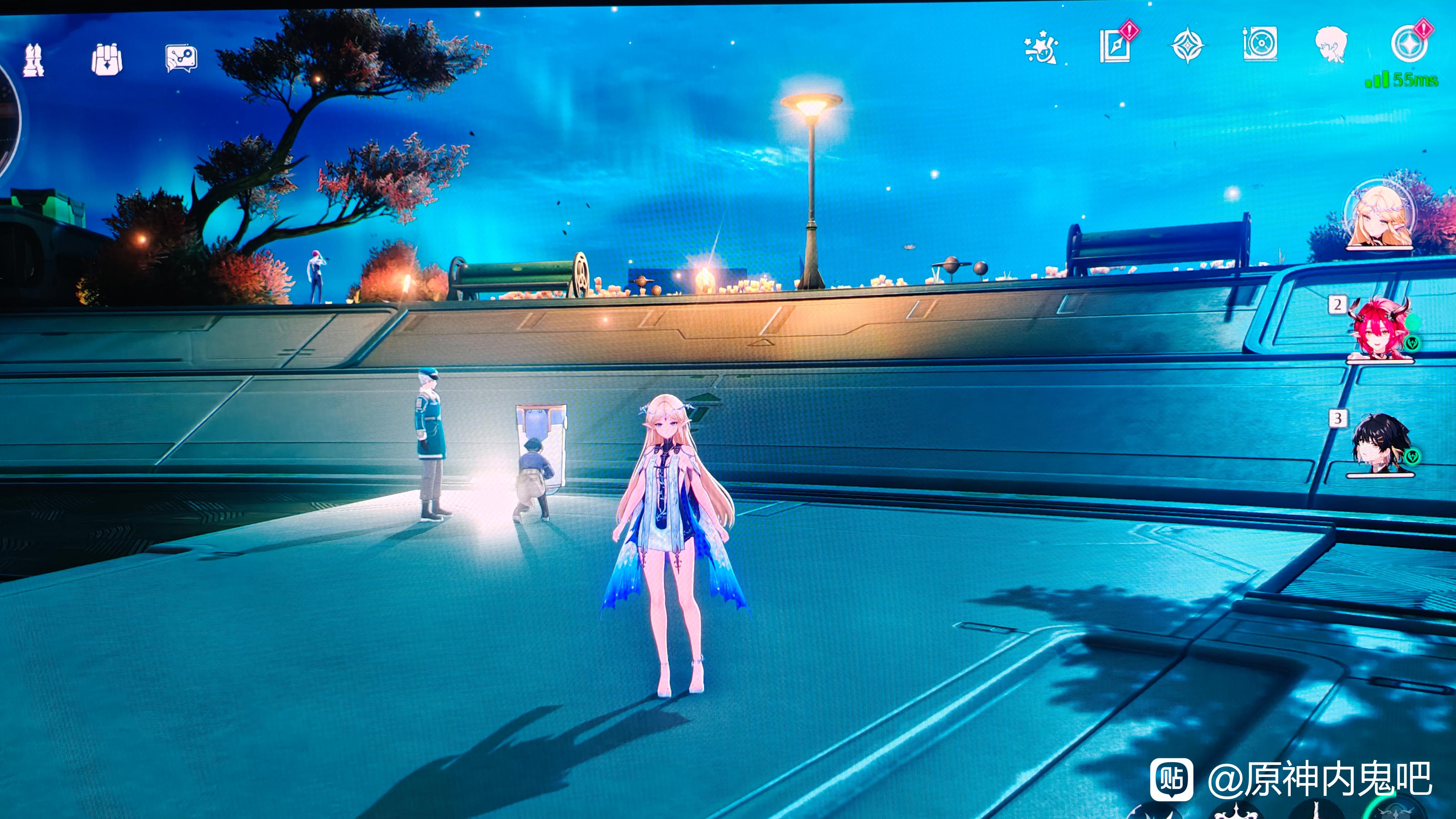
Task: Click the circular star icon above ping
Action: pyautogui.click(x=1408, y=44)
